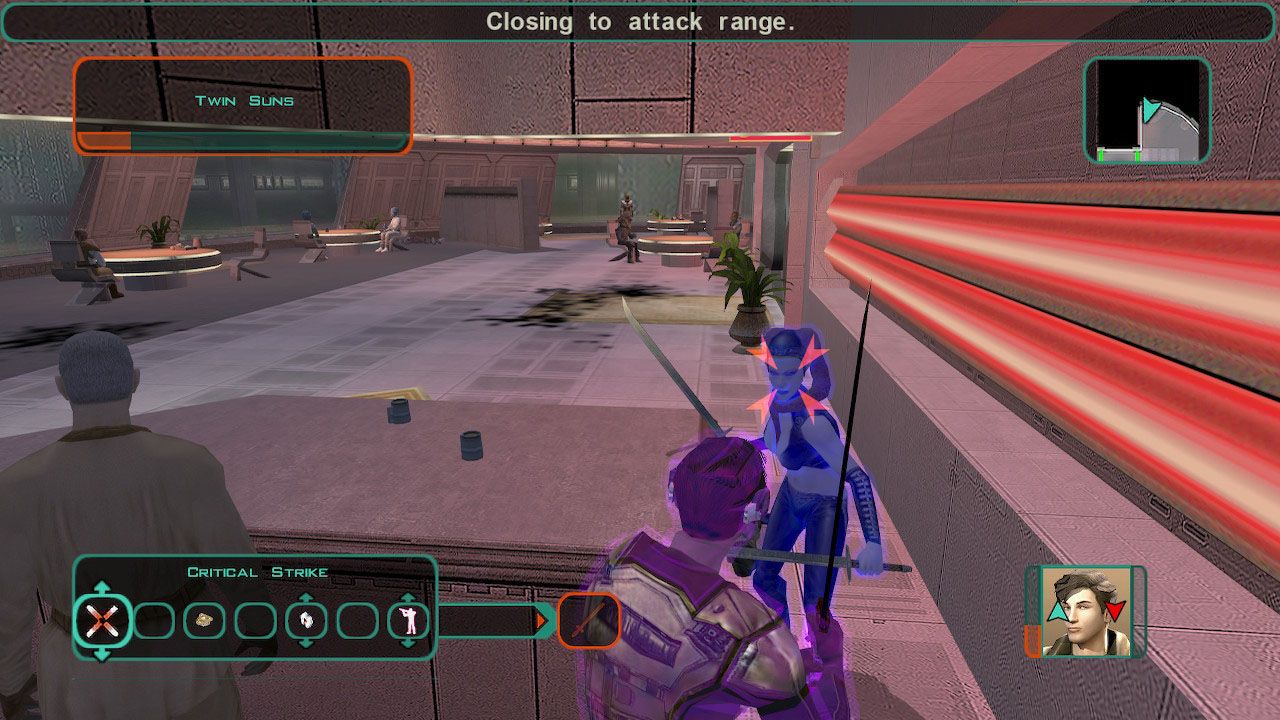Image resolution: width=1280 pixels, height=720 pixels.
Task: Activate the mine/grenade slot icon
Action: [x=307, y=619]
